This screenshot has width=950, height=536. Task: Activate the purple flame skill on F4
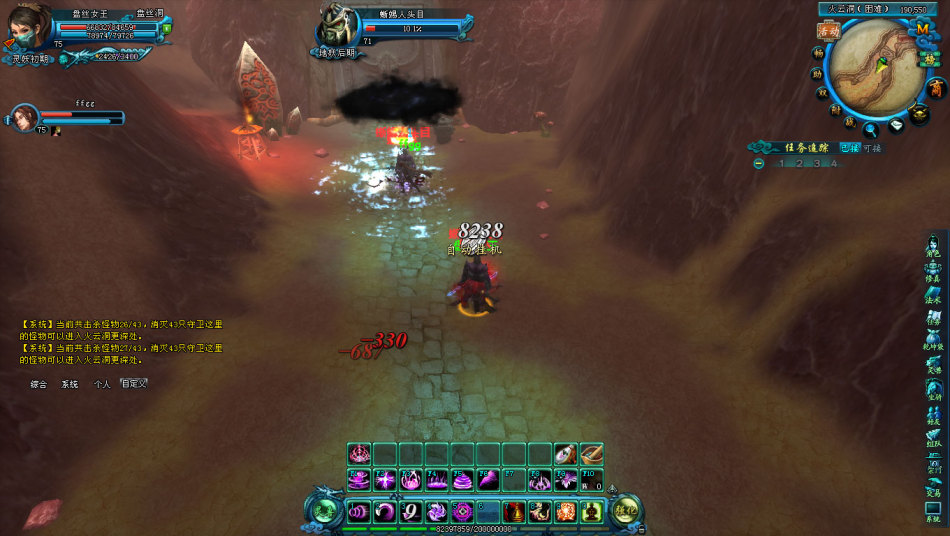pos(436,481)
